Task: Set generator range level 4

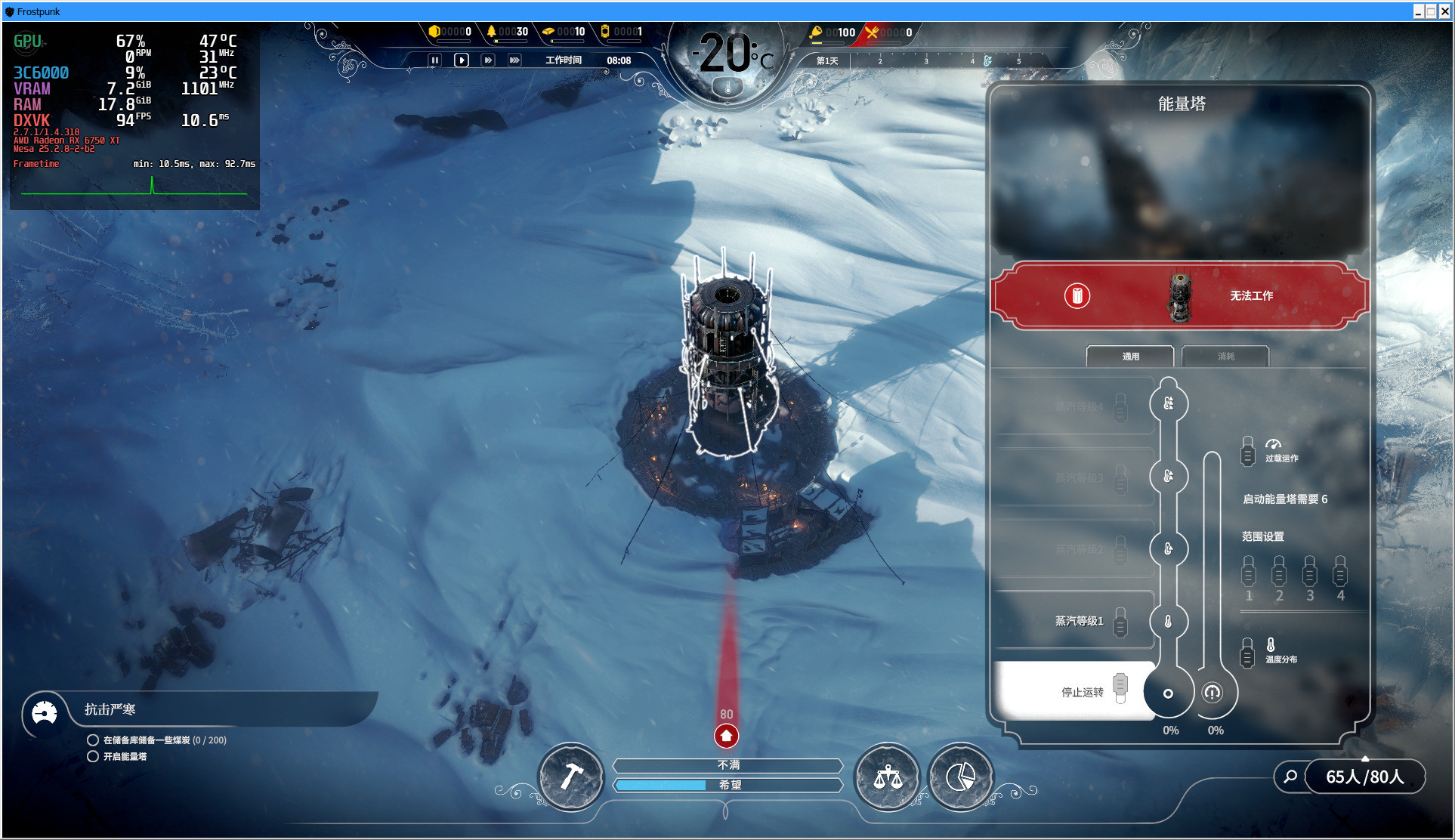Action: pyautogui.click(x=1340, y=572)
